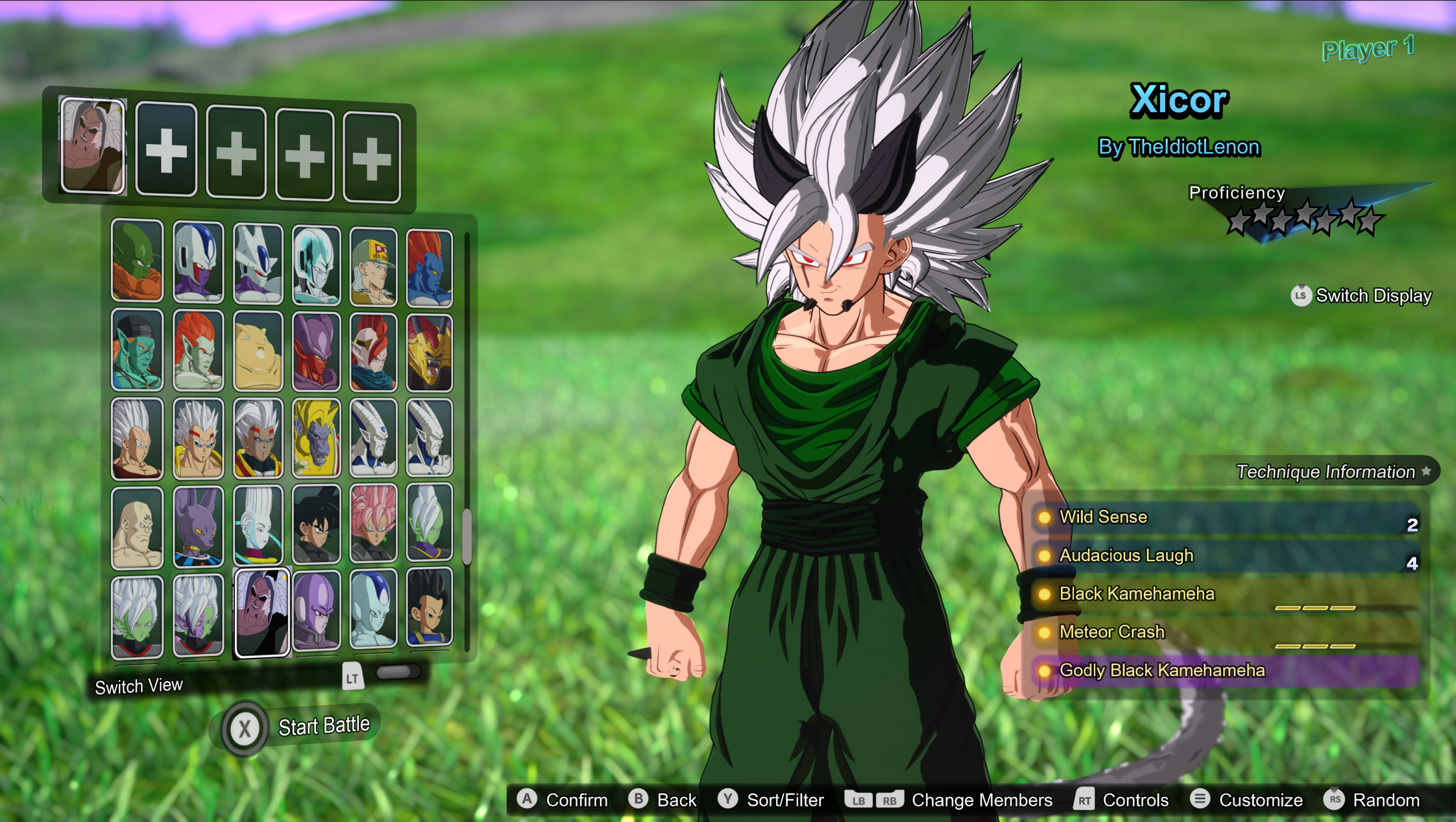Viewport: 1456px width, 822px height.
Task: Open creator page for TheIdiotLenon
Action: (x=1177, y=147)
